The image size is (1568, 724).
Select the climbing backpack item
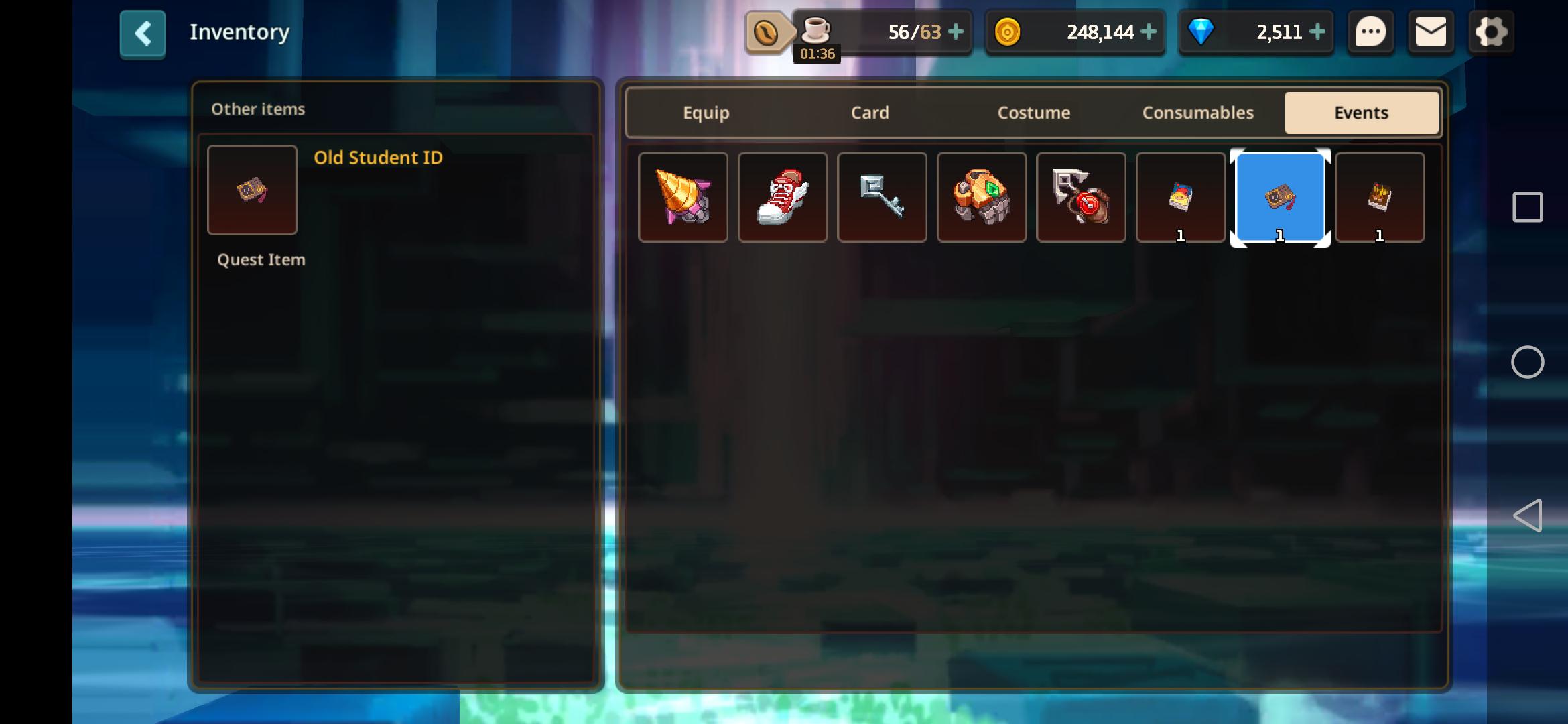[x=982, y=196]
